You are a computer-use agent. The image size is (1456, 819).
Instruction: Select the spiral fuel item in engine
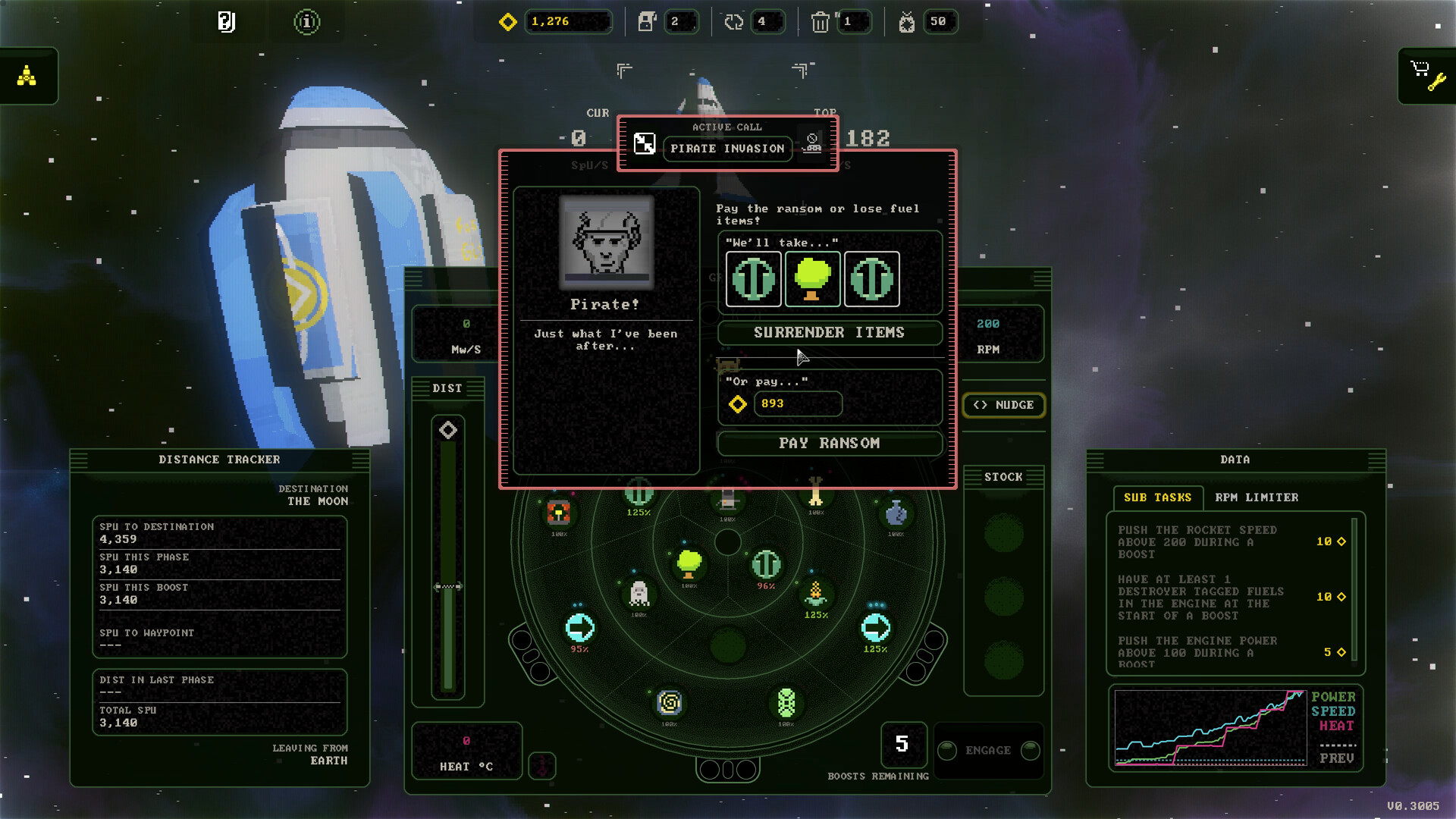[x=670, y=703]
